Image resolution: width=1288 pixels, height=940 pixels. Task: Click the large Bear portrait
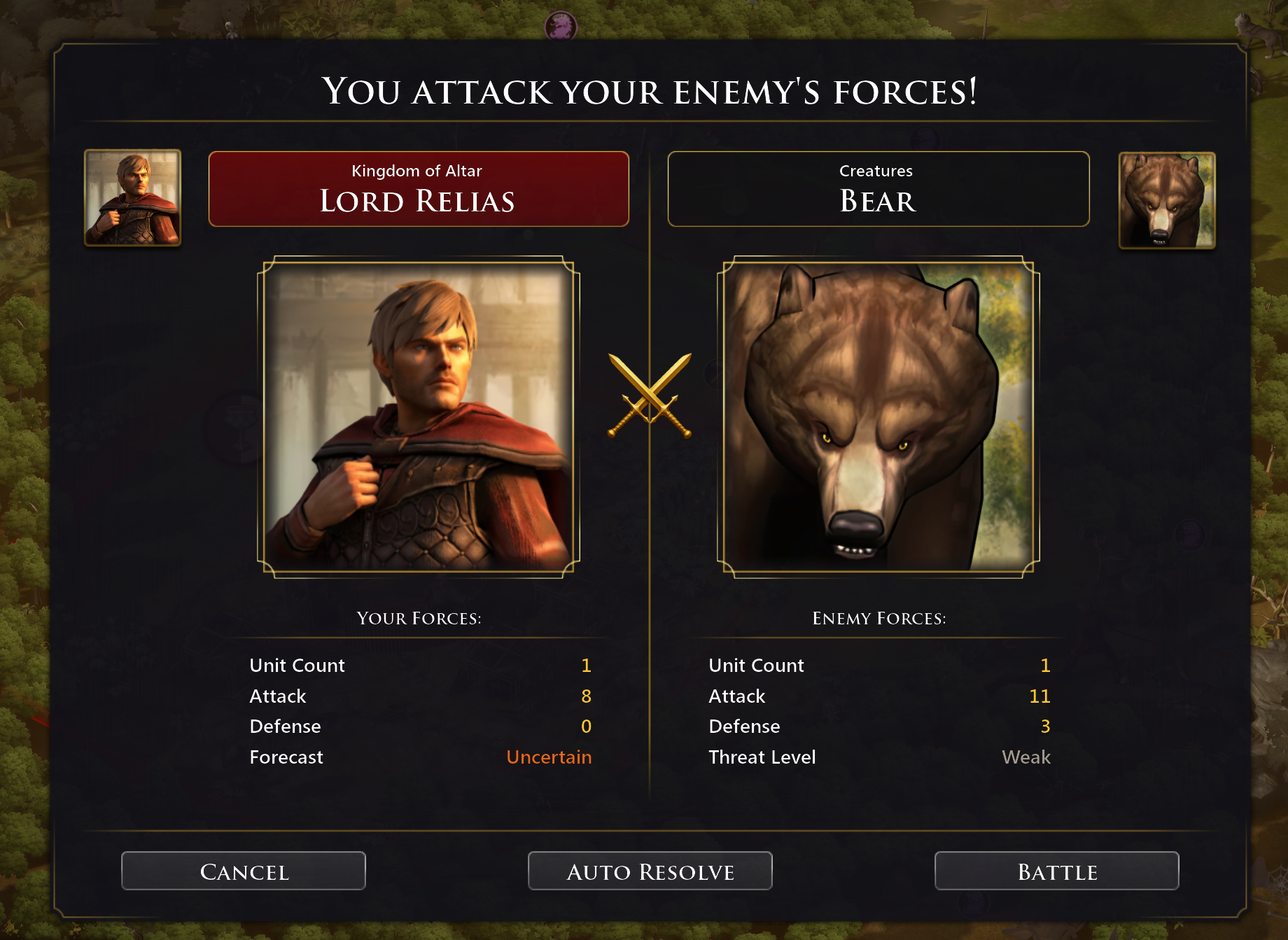pyautogui.click(x=878, y=417)
